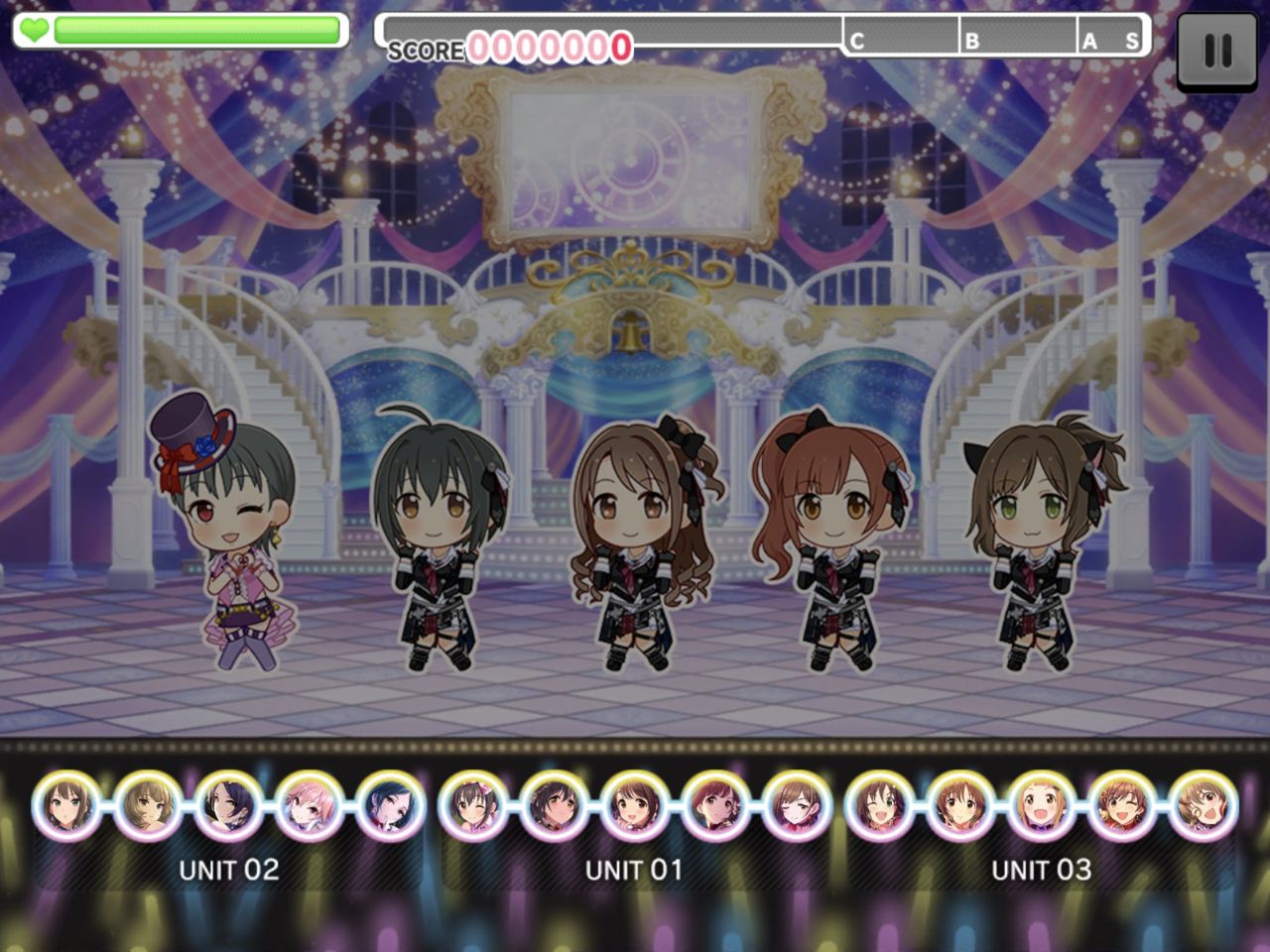Click the A rank marker on the score bar
The width and height of the screenshot is (1270, 952).
(1091, 42)
